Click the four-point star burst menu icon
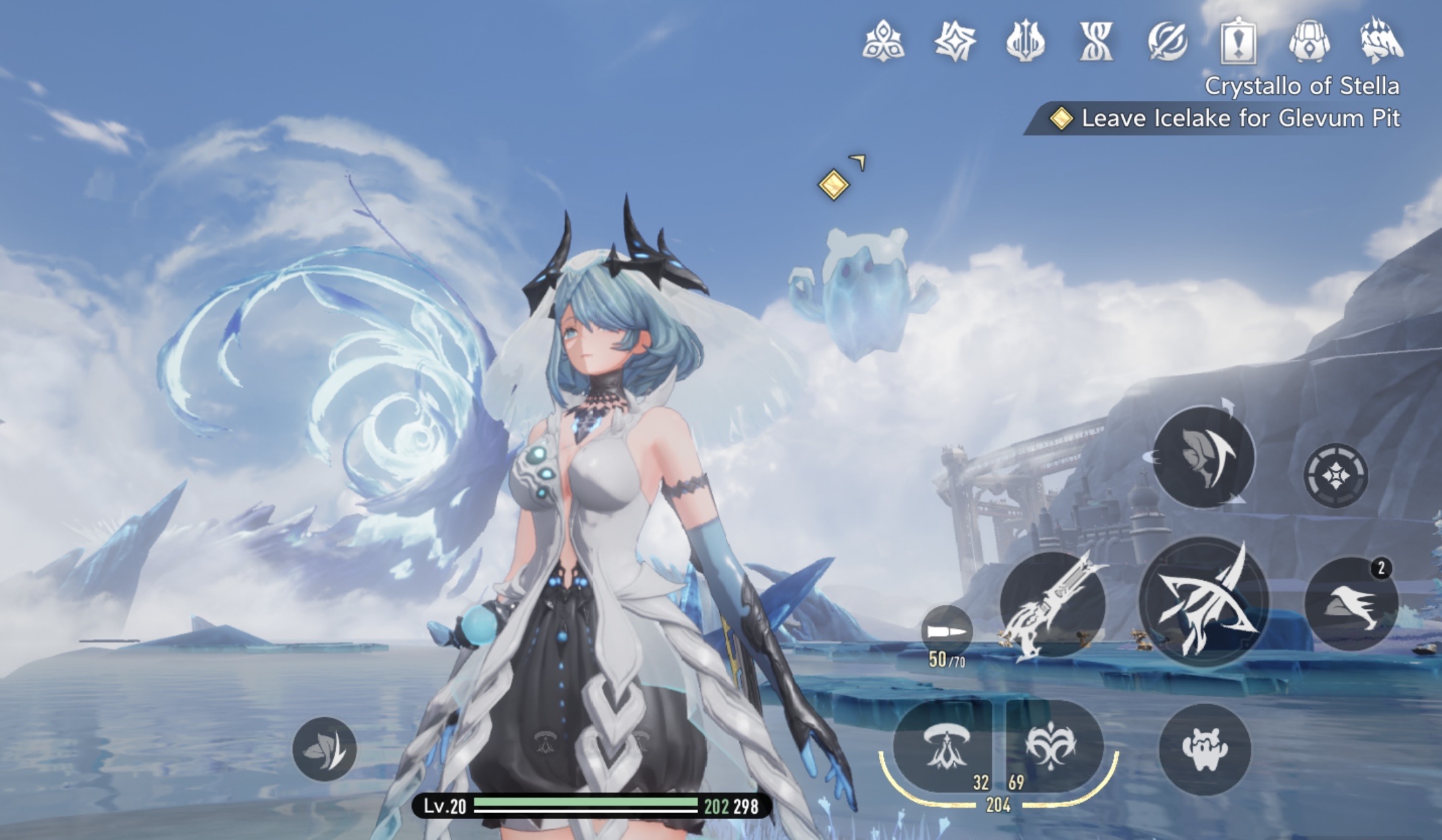Image resolution: width=1442 pixels, height=840 pixels. (954, 41)
